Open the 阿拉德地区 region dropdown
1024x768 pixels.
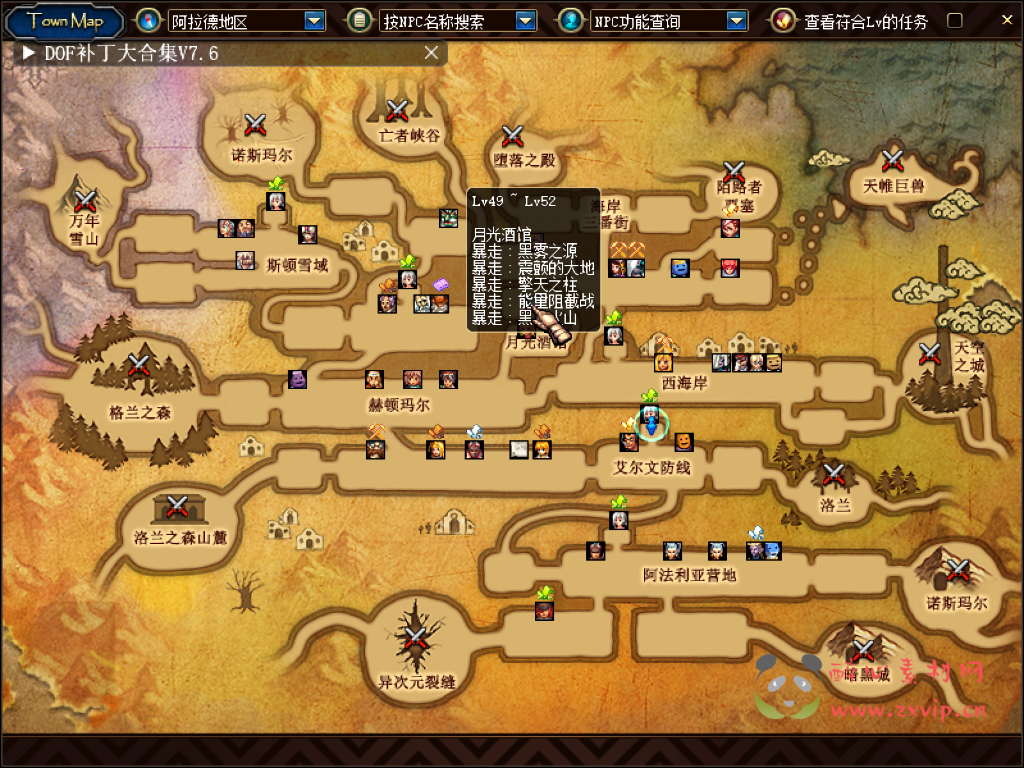pyautogui.click(x=314, y=20)
